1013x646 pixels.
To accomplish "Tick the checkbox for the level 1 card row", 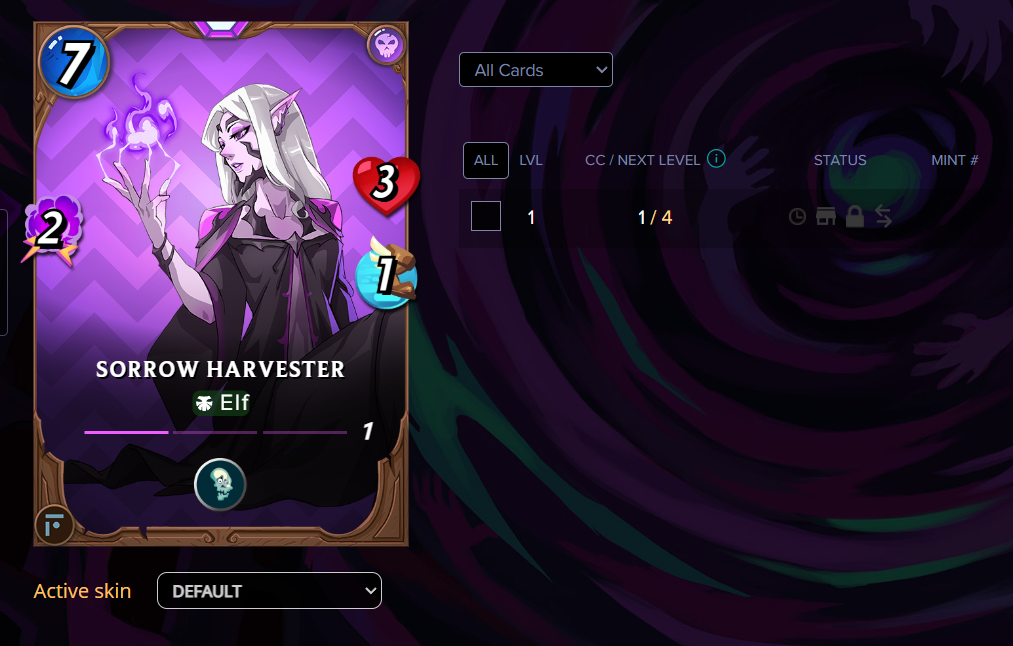I will [486, 216].
